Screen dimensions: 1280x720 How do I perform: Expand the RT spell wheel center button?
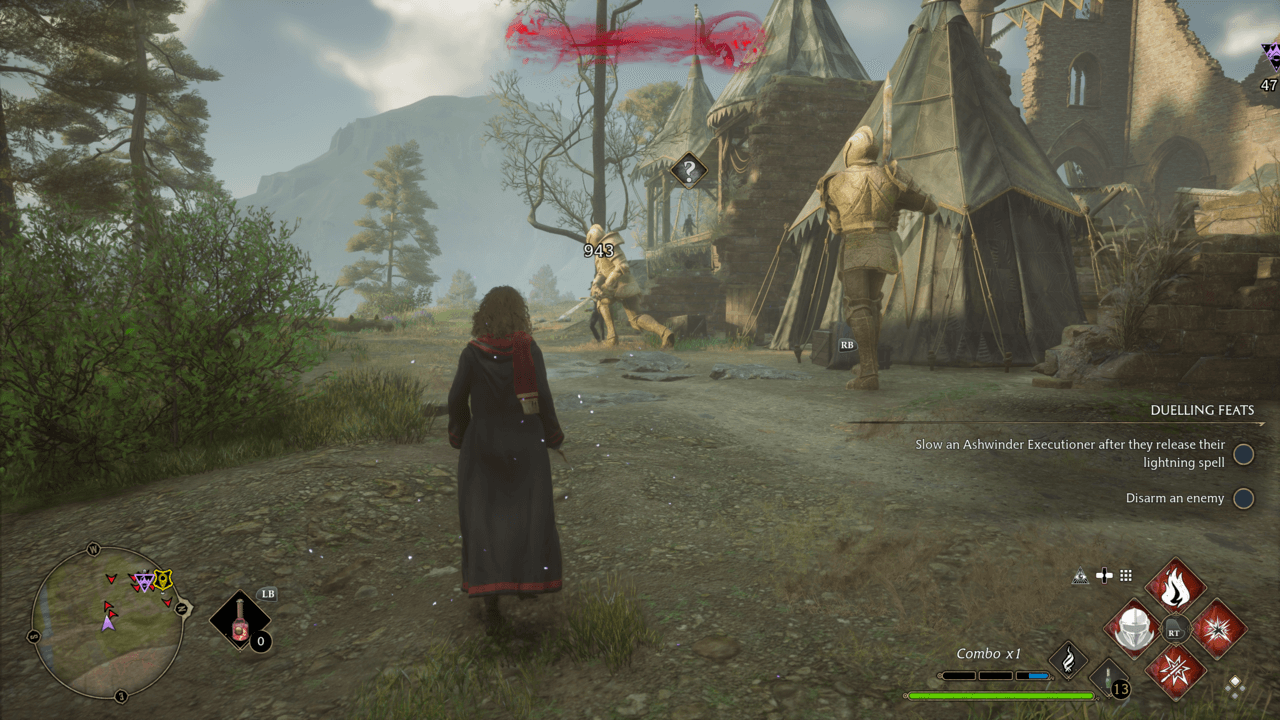[1175, 630]
